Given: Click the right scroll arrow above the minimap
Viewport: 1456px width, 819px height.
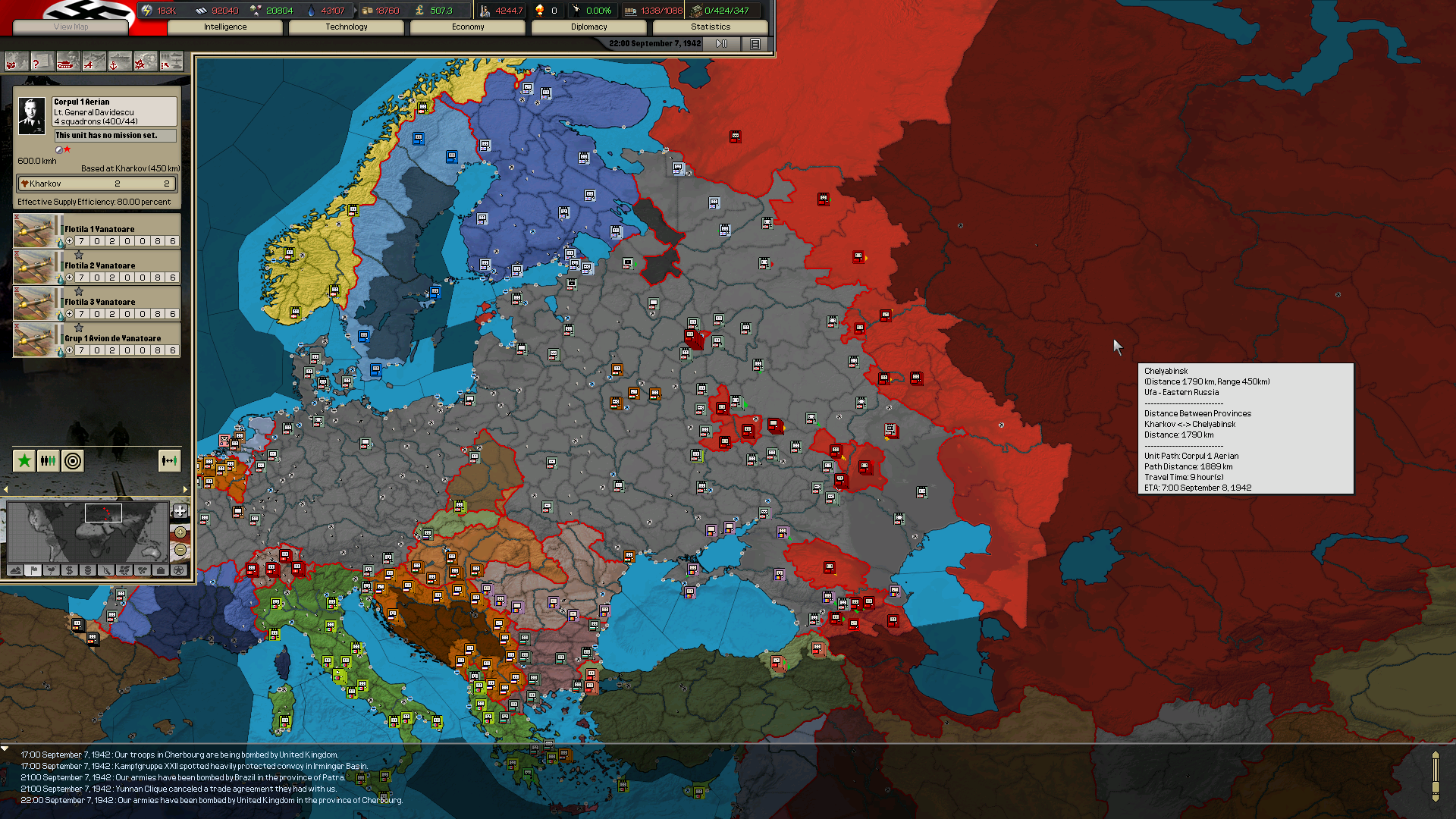Looking at the screenshot, I should (x=185, y=489).
